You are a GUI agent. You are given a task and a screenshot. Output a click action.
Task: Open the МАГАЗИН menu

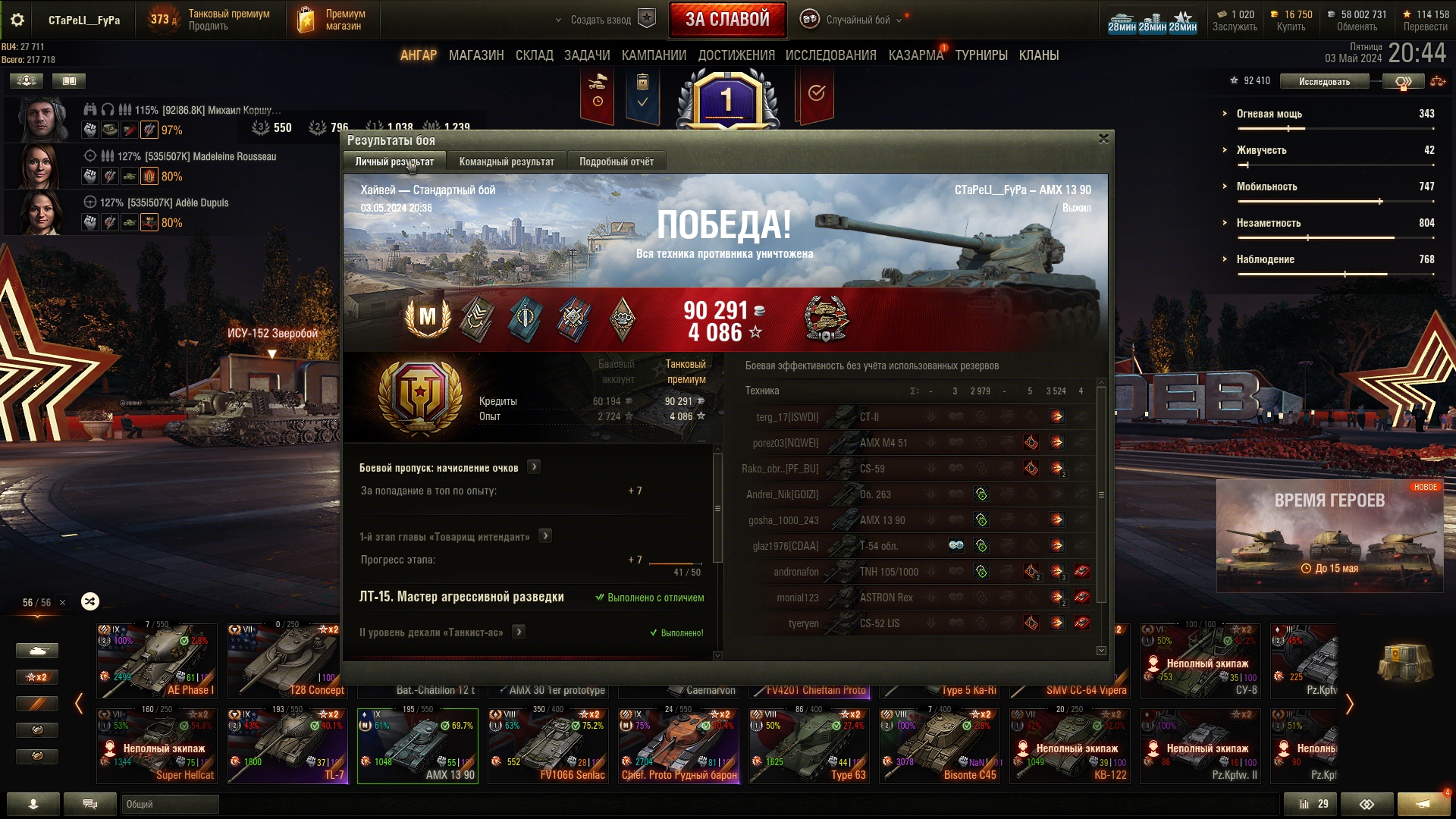476,55
